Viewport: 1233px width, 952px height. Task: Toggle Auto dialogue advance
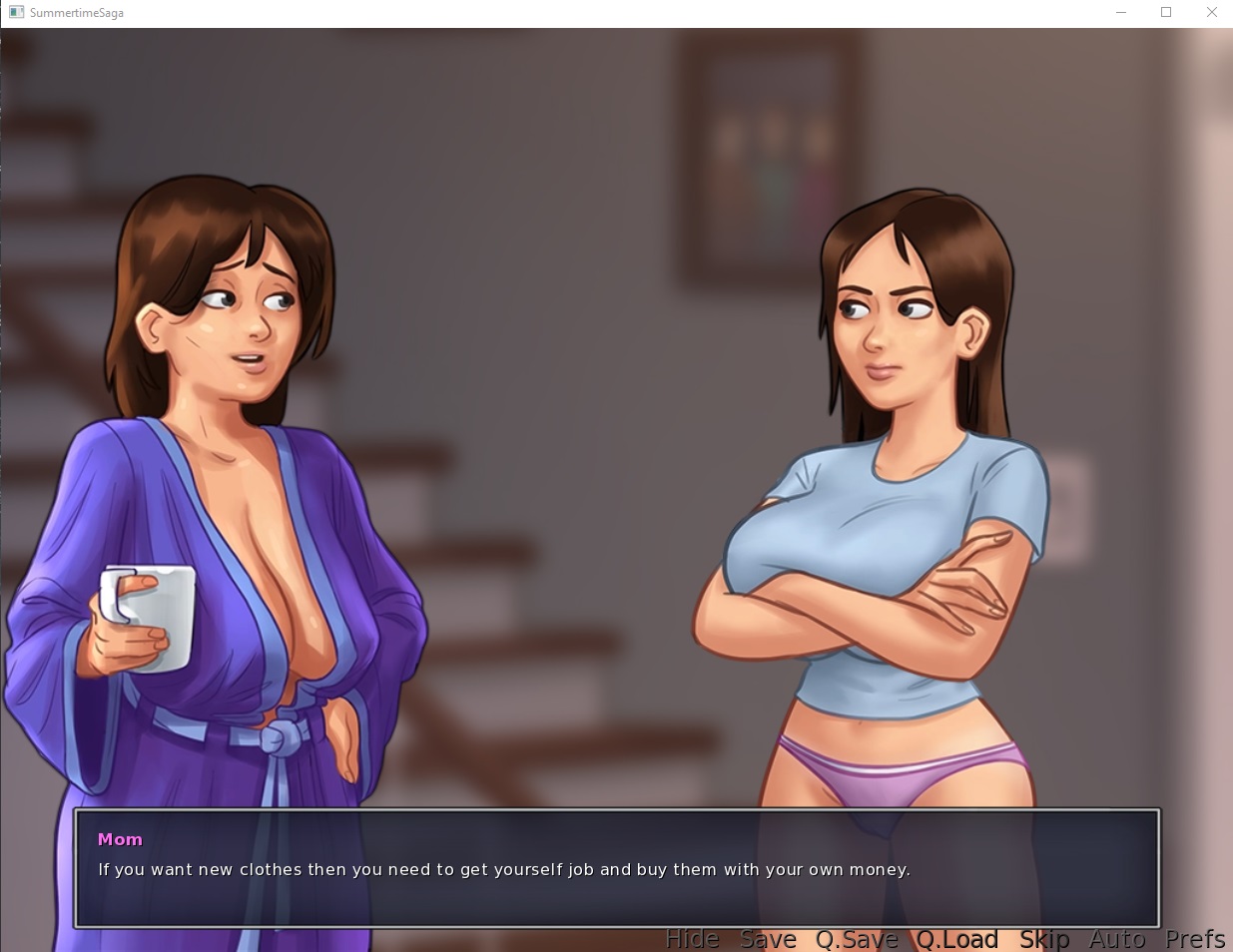point(1117,939)
